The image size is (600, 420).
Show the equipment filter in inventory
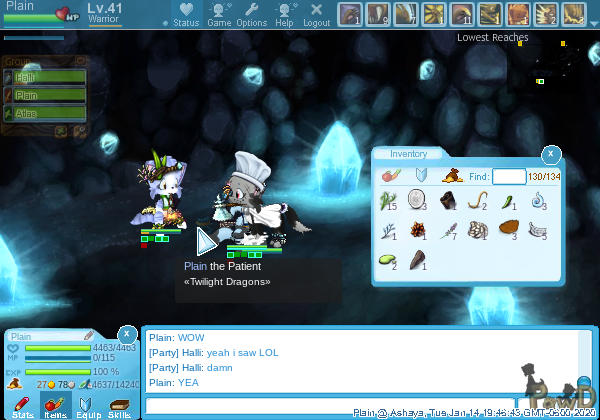[420, 176]
